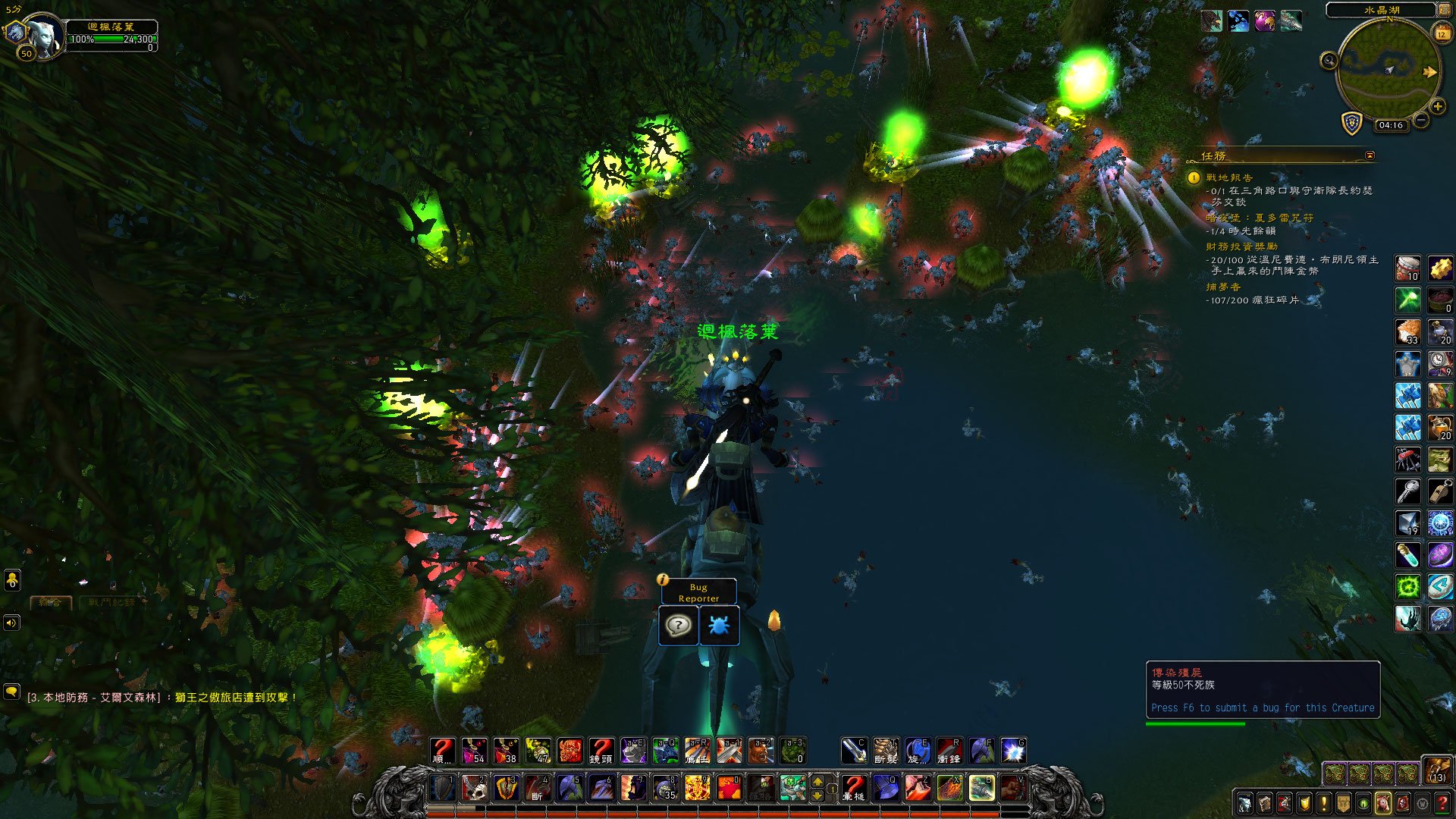Click the player portrait frame
1456x819 pixels.
pyautogui.click(x=45, y=36)
